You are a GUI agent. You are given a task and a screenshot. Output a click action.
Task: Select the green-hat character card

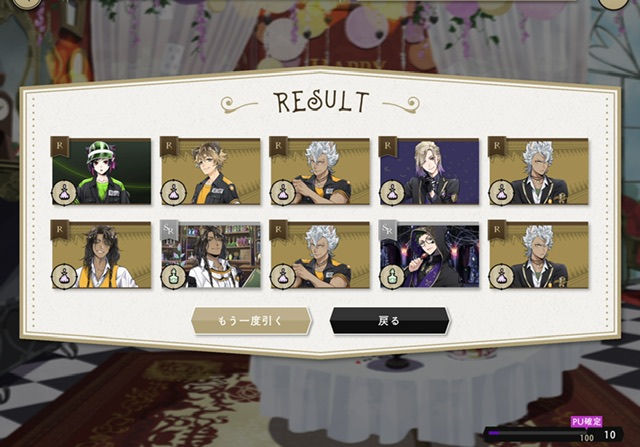tap(102, 171)
